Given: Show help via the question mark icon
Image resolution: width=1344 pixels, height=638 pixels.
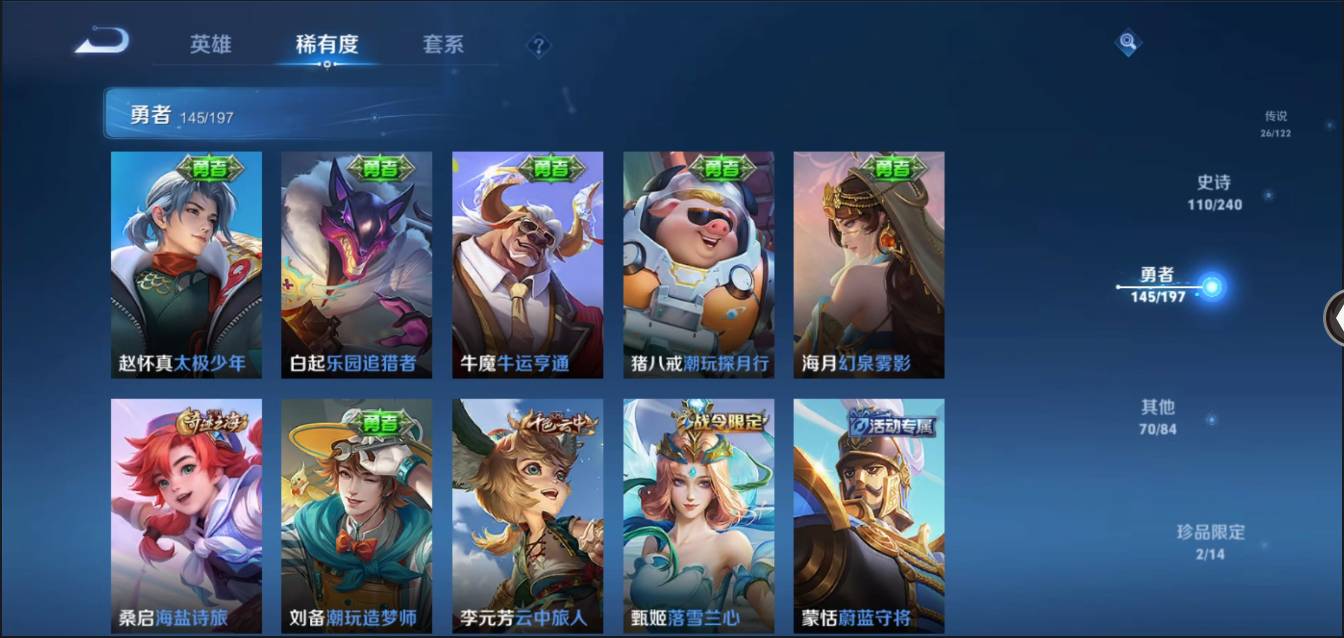Looking at the screenshot, I should pyautogui.click(x=539, y=46).
